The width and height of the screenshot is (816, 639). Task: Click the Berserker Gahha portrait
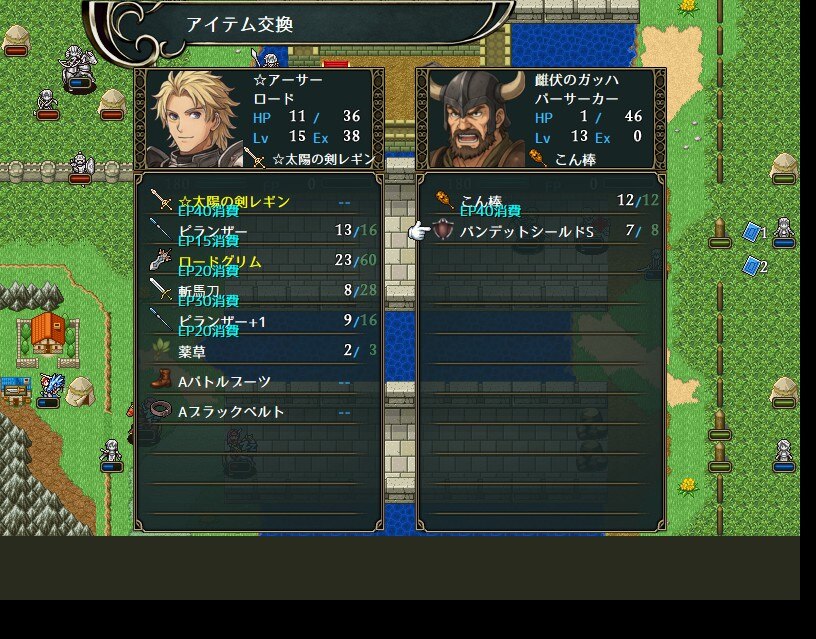coord(475,119)
